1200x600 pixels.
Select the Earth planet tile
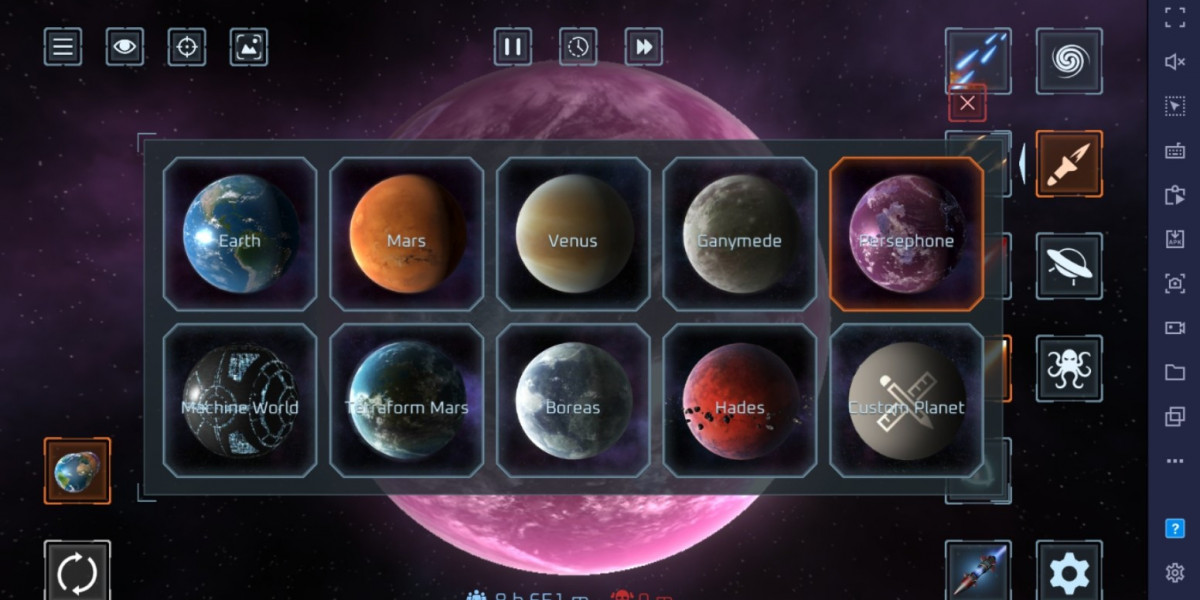tap(240, 234)
